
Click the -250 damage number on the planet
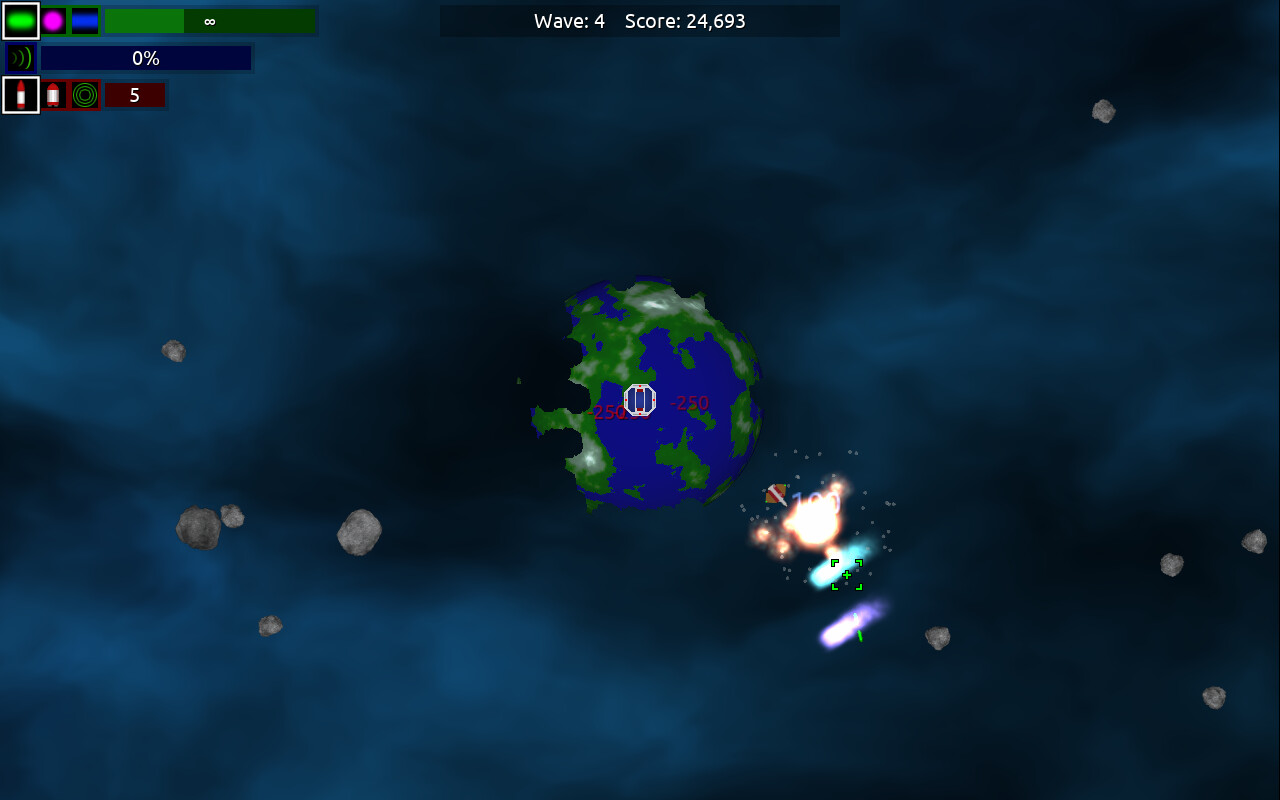coord(689,403)
